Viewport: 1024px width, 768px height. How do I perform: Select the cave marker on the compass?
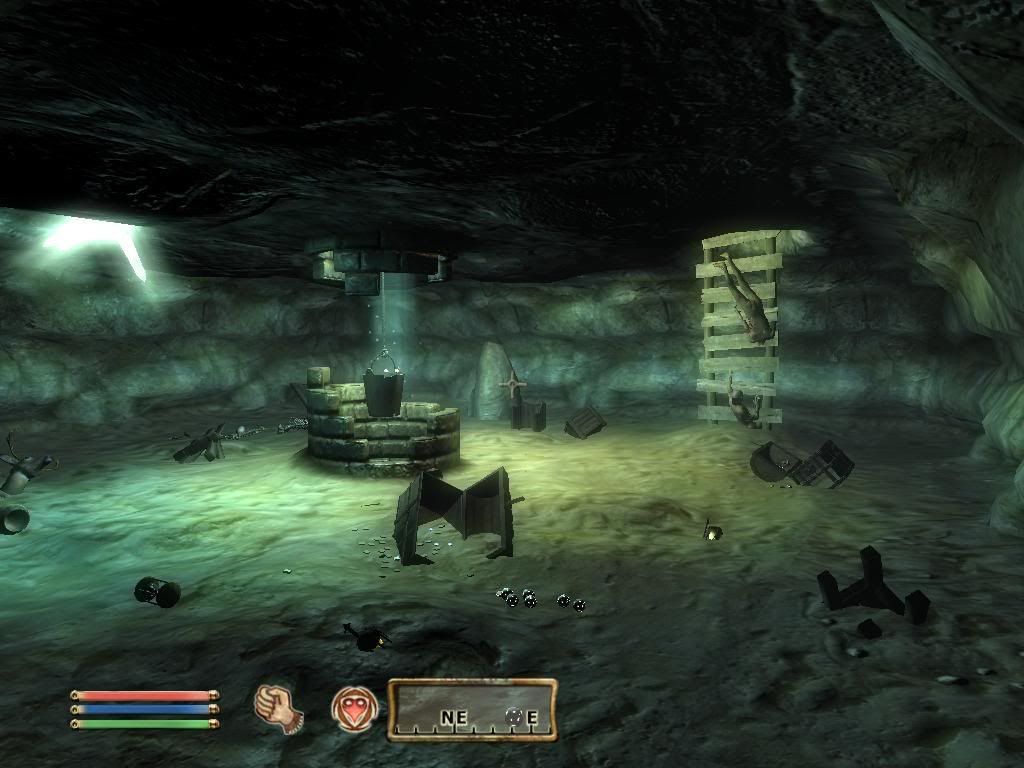[515, 716]
